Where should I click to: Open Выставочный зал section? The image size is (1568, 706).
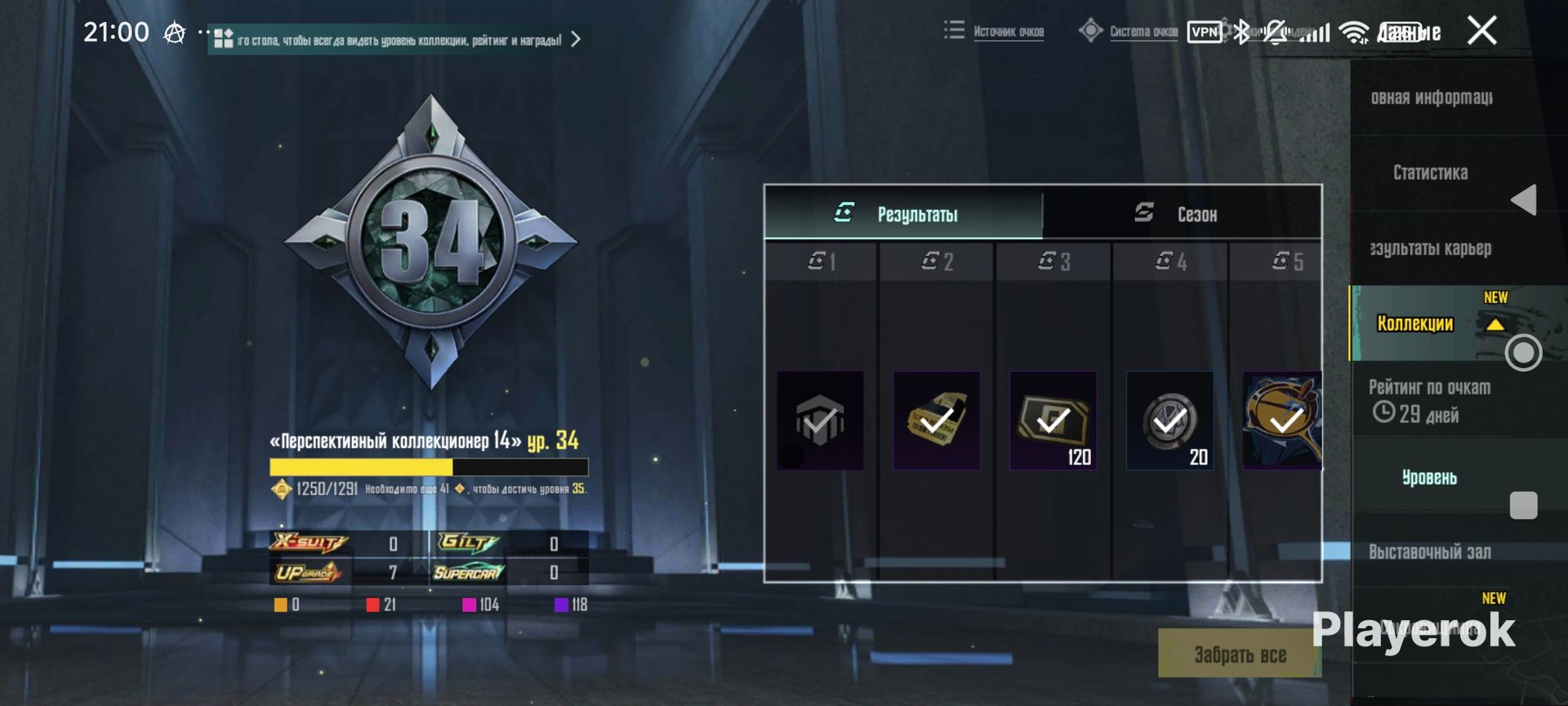tap(1429, 552)
